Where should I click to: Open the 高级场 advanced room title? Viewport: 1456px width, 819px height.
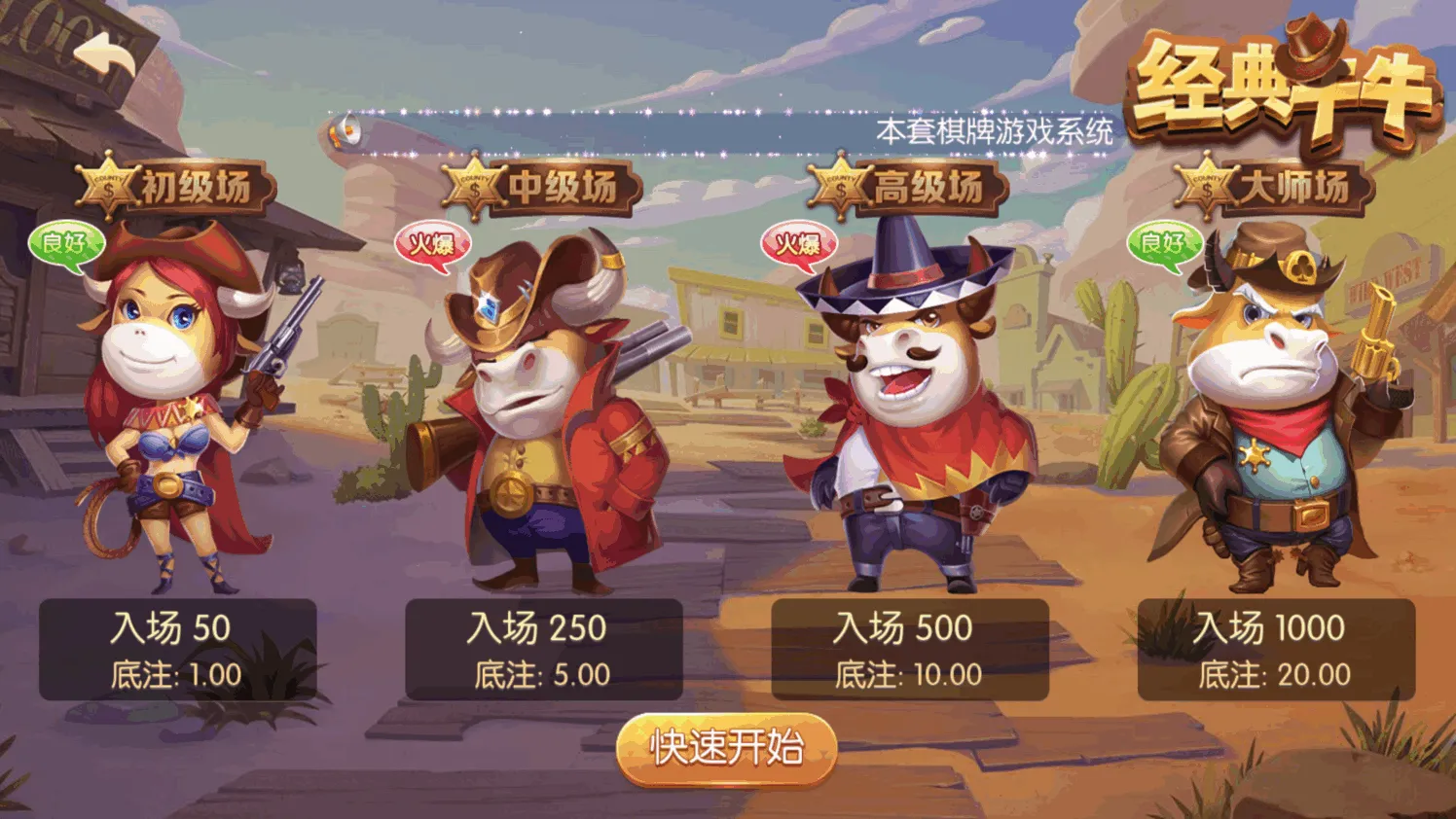tap(909, 187)
